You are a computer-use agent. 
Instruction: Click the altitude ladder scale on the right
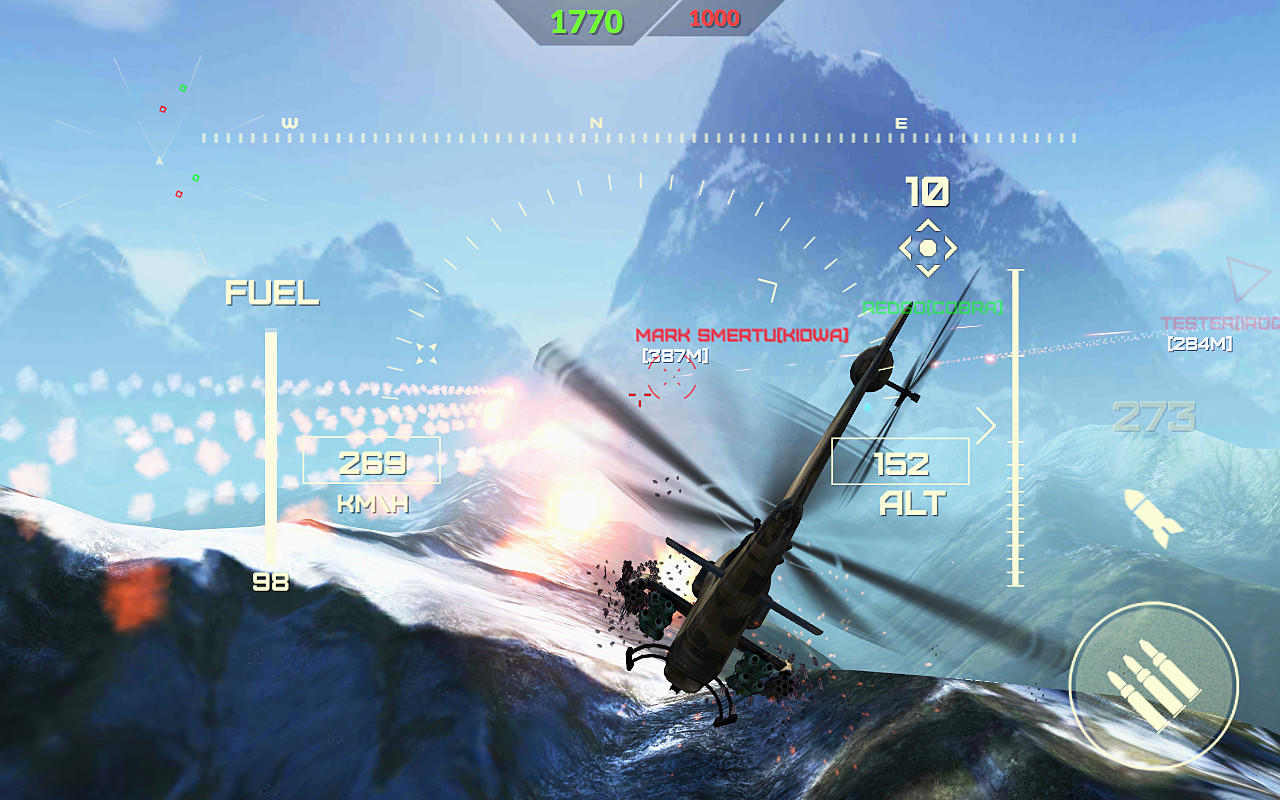point(1017,420)
